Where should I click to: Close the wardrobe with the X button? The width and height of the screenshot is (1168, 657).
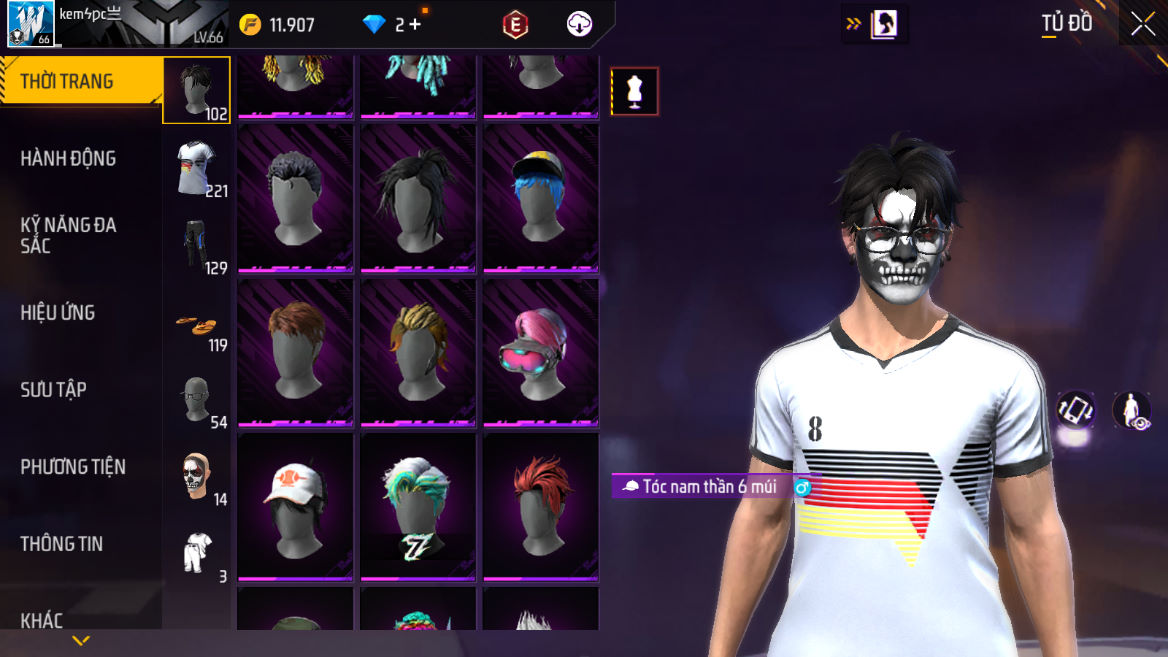click(x=1142, y=24)
